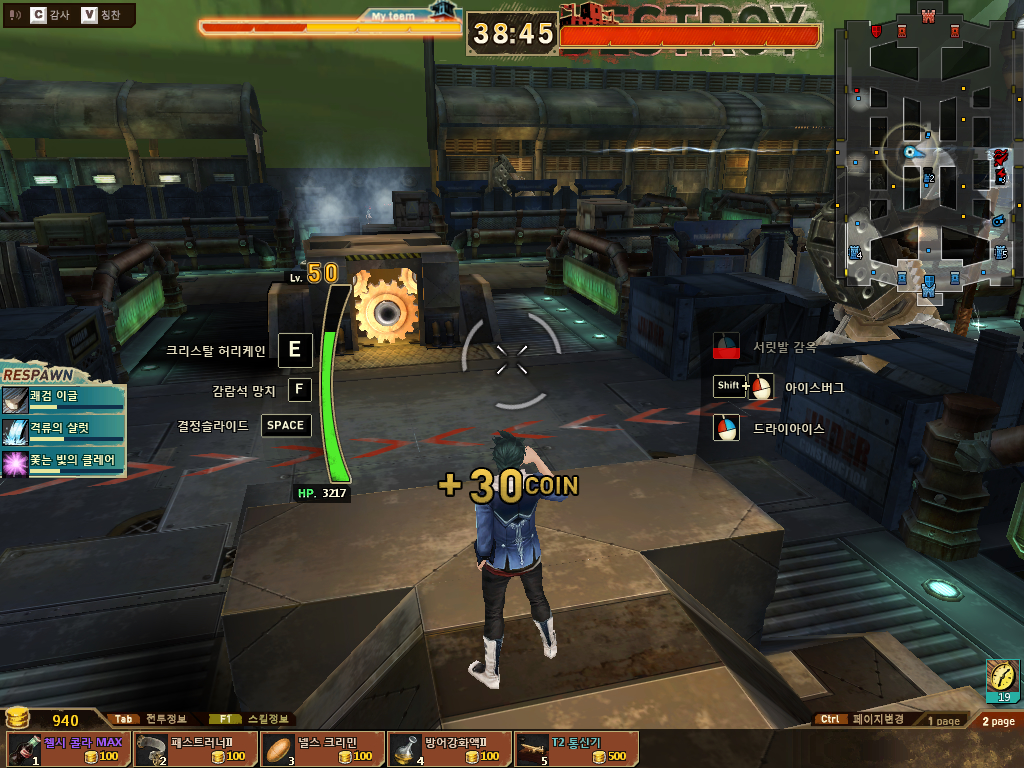Viewport: 1024px width, 768px height.
Task: Select the 2 page item tab
Action: point(997,720)
